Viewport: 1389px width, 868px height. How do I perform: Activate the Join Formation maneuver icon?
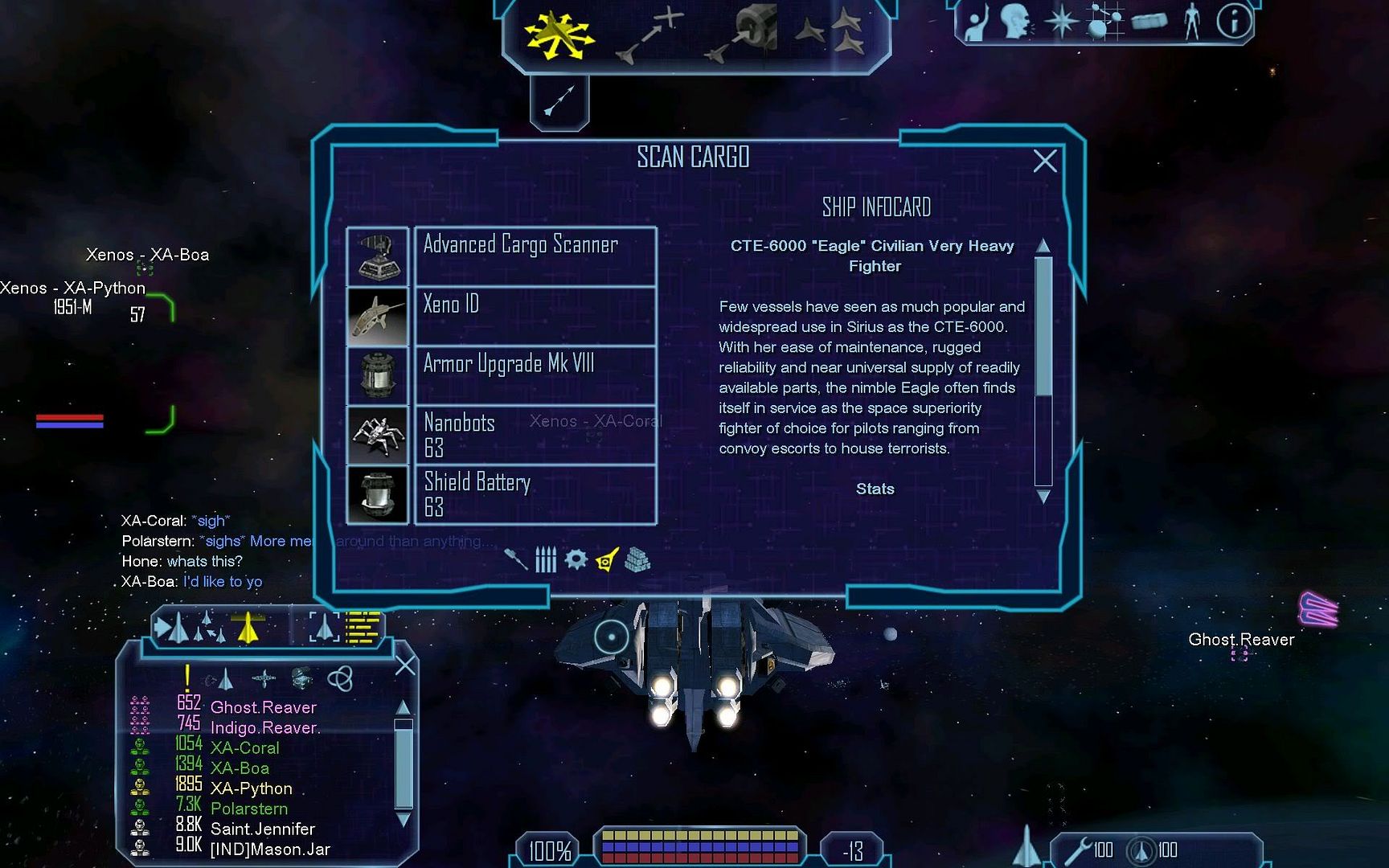click(x=830, y=32)
